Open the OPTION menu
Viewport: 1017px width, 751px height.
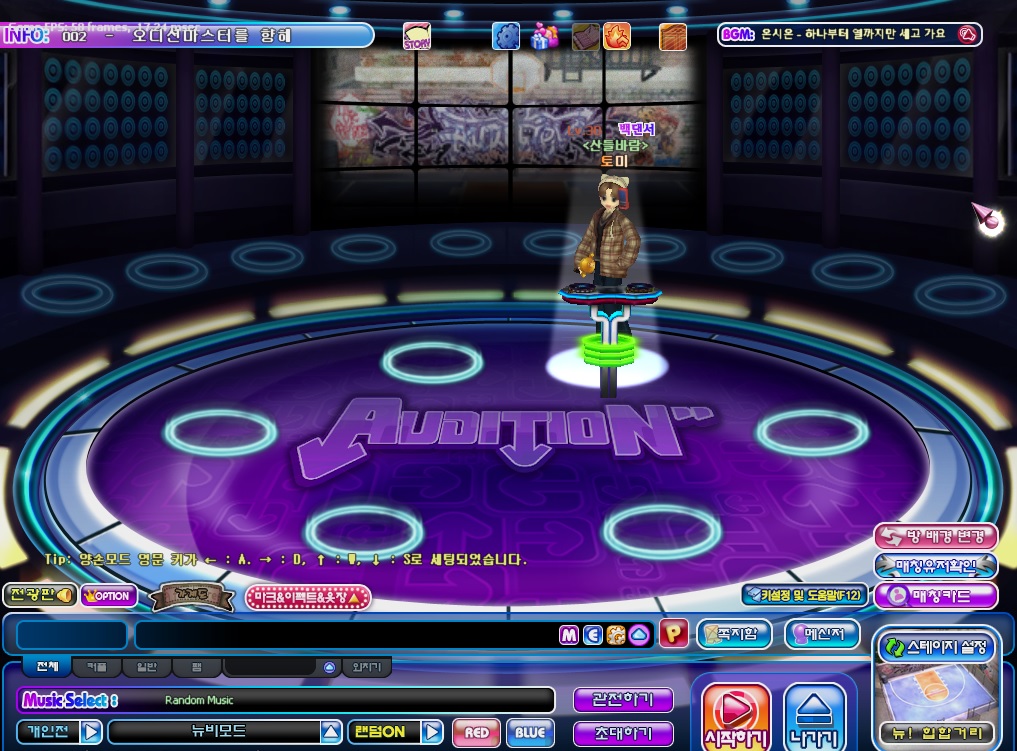coord(109,596)
